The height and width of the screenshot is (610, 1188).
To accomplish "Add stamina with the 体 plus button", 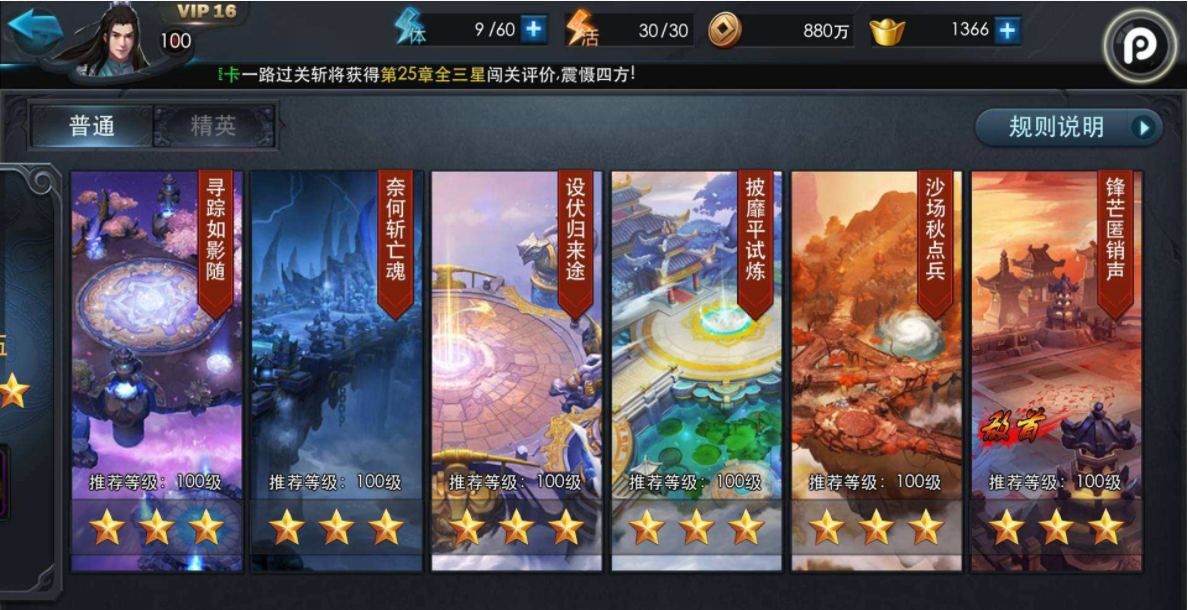I will coord(534,30).
